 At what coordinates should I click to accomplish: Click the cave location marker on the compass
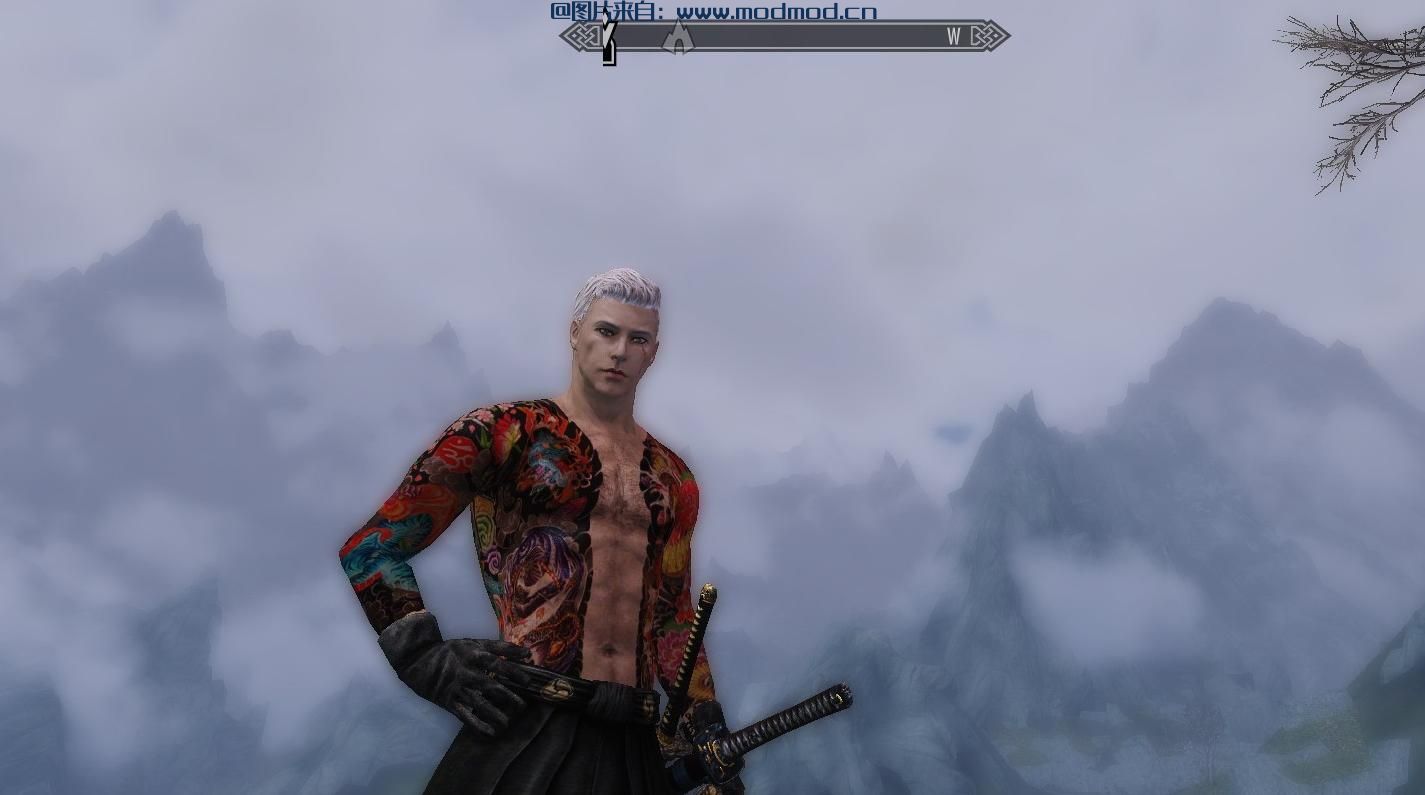679,38
